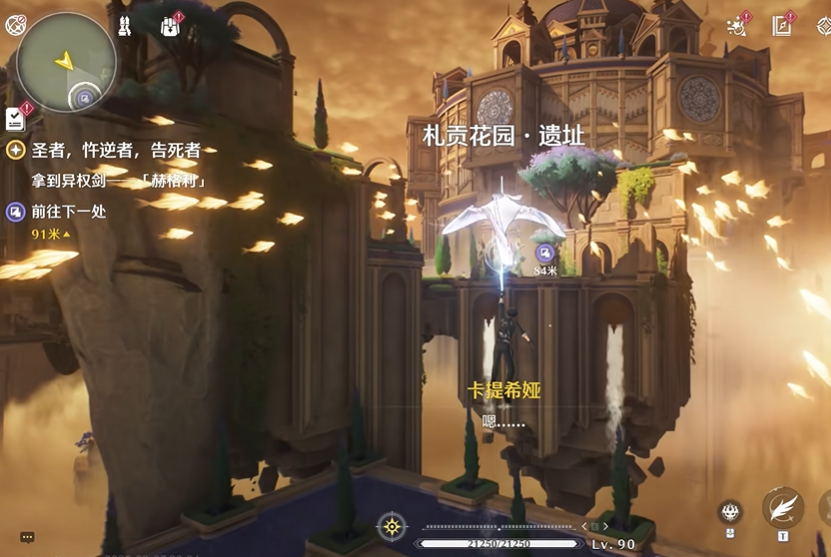Click the golden compass emblem by the HP bar
This screenshot has height=557, width=831.
392,526
